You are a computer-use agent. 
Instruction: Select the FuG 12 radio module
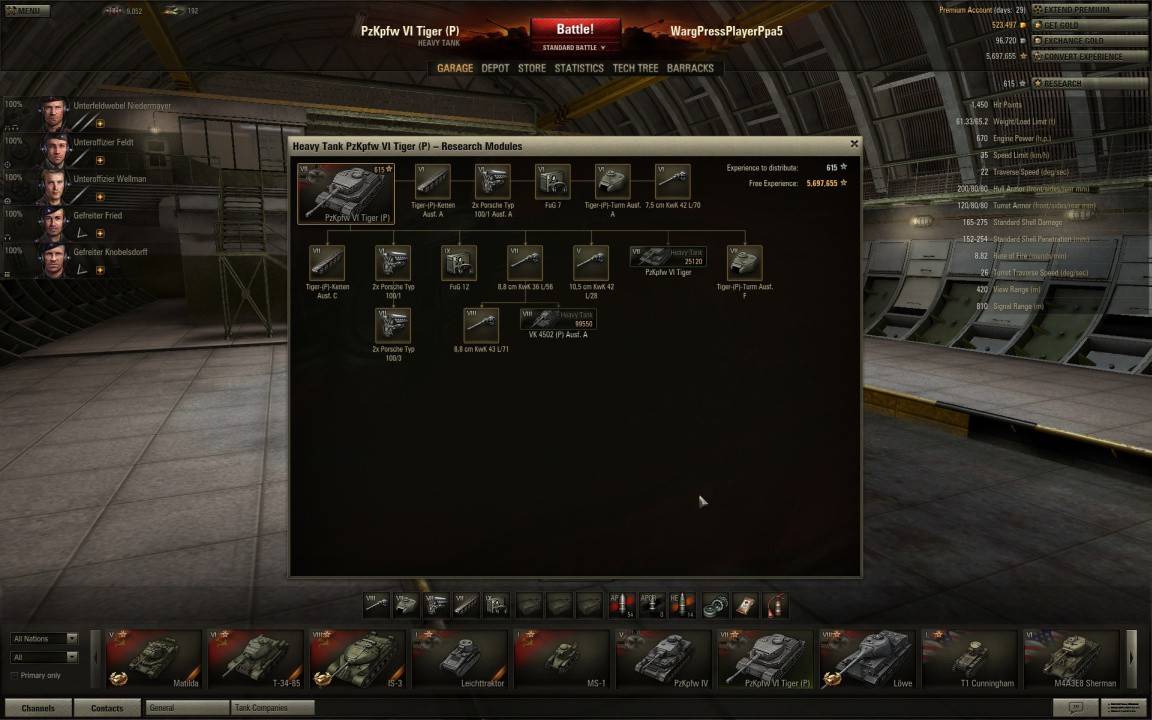(x=459, y=263)
